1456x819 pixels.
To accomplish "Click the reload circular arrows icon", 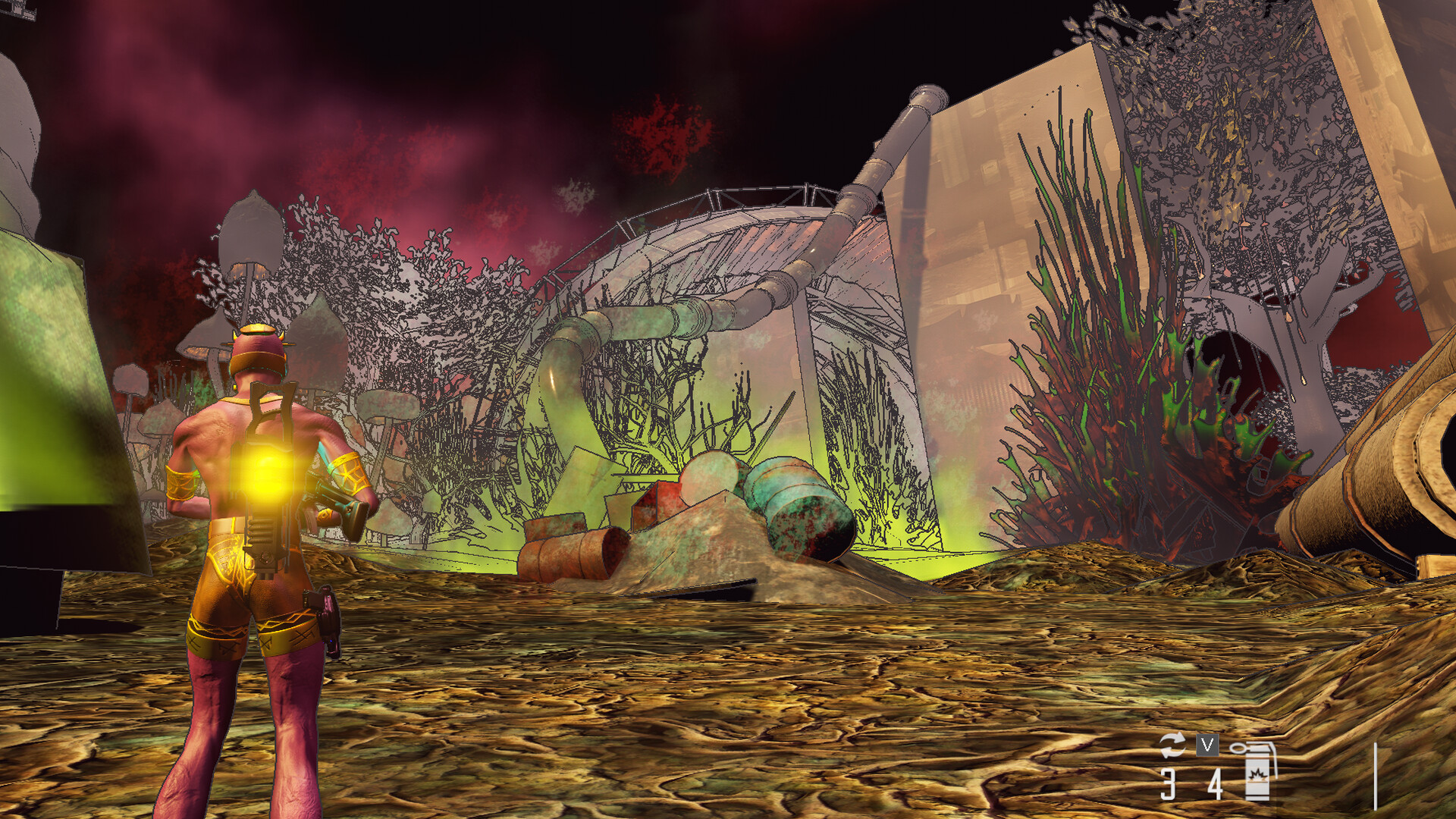I will 1173,745.
